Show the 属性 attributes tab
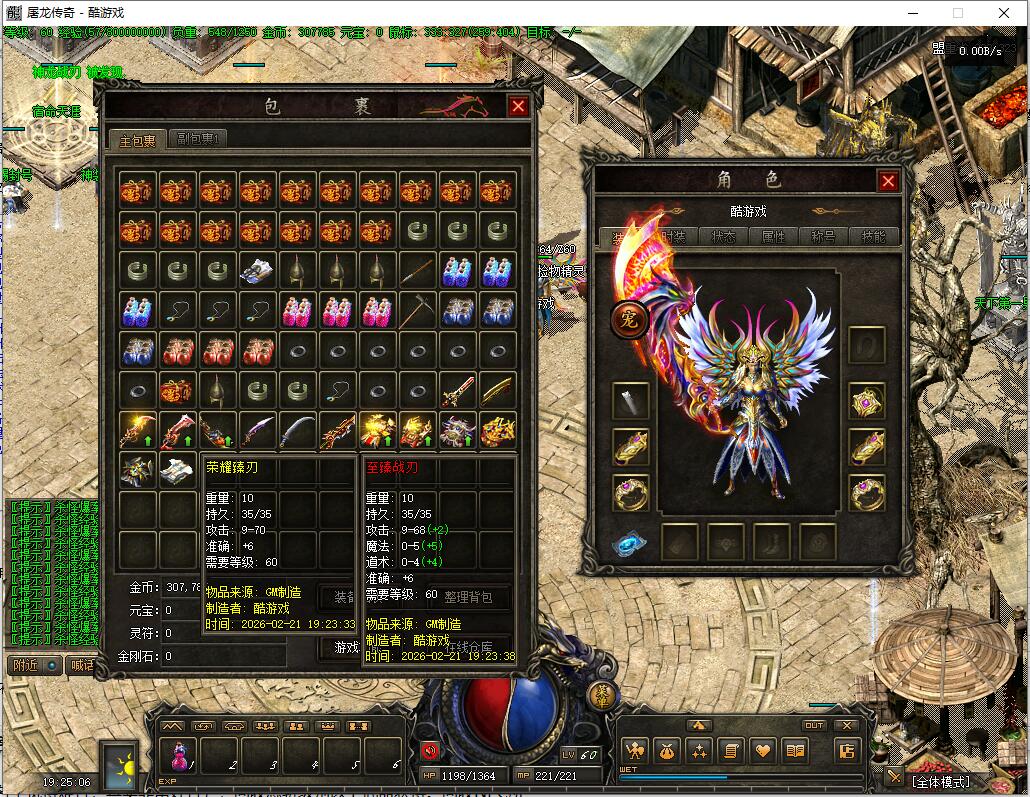 coord(773,237)
